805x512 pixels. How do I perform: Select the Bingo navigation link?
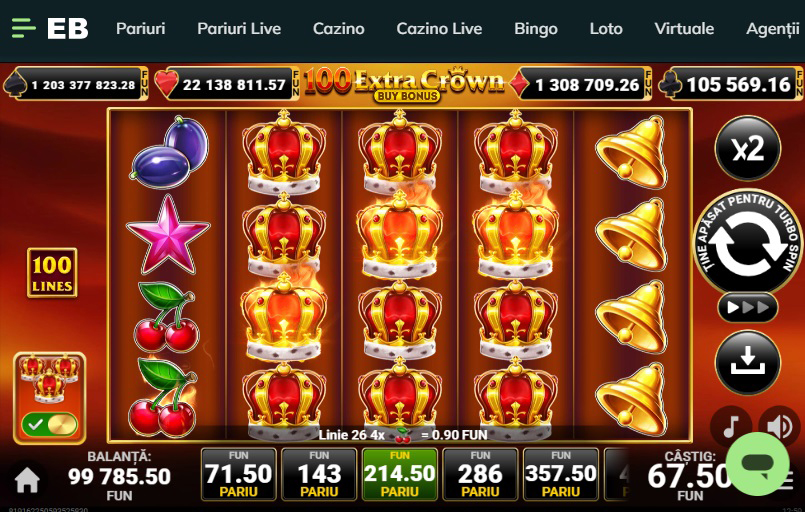coord(536,28)
